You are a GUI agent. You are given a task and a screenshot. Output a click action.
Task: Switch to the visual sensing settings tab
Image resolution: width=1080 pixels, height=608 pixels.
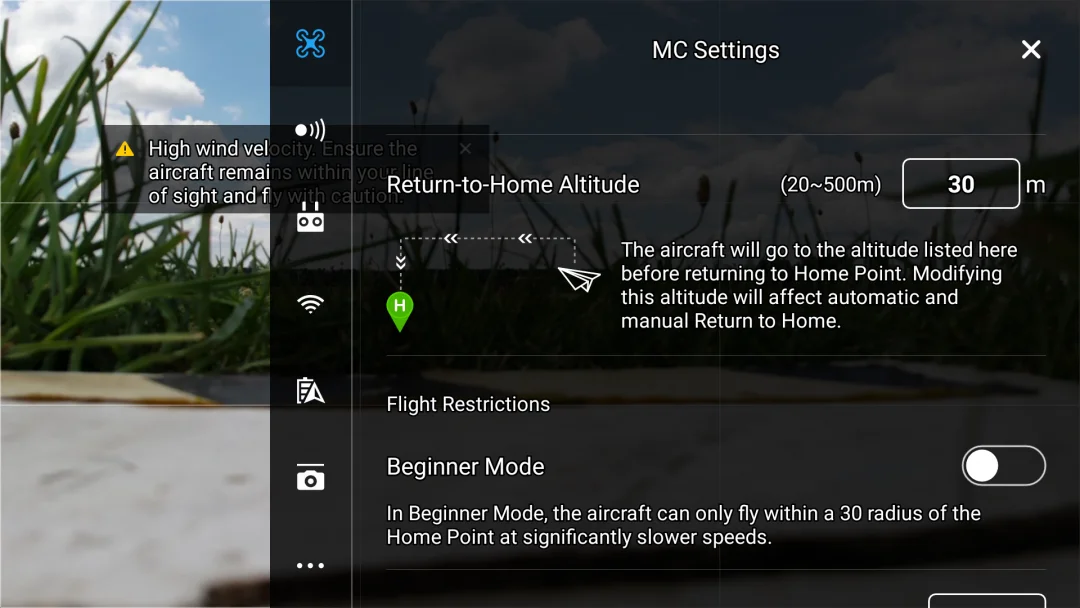coord(310,130)
